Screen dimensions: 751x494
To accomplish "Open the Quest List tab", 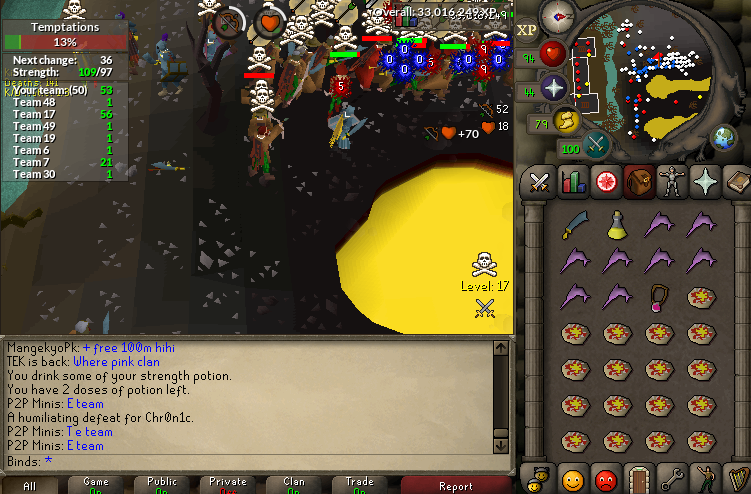I will click(606, 182).
